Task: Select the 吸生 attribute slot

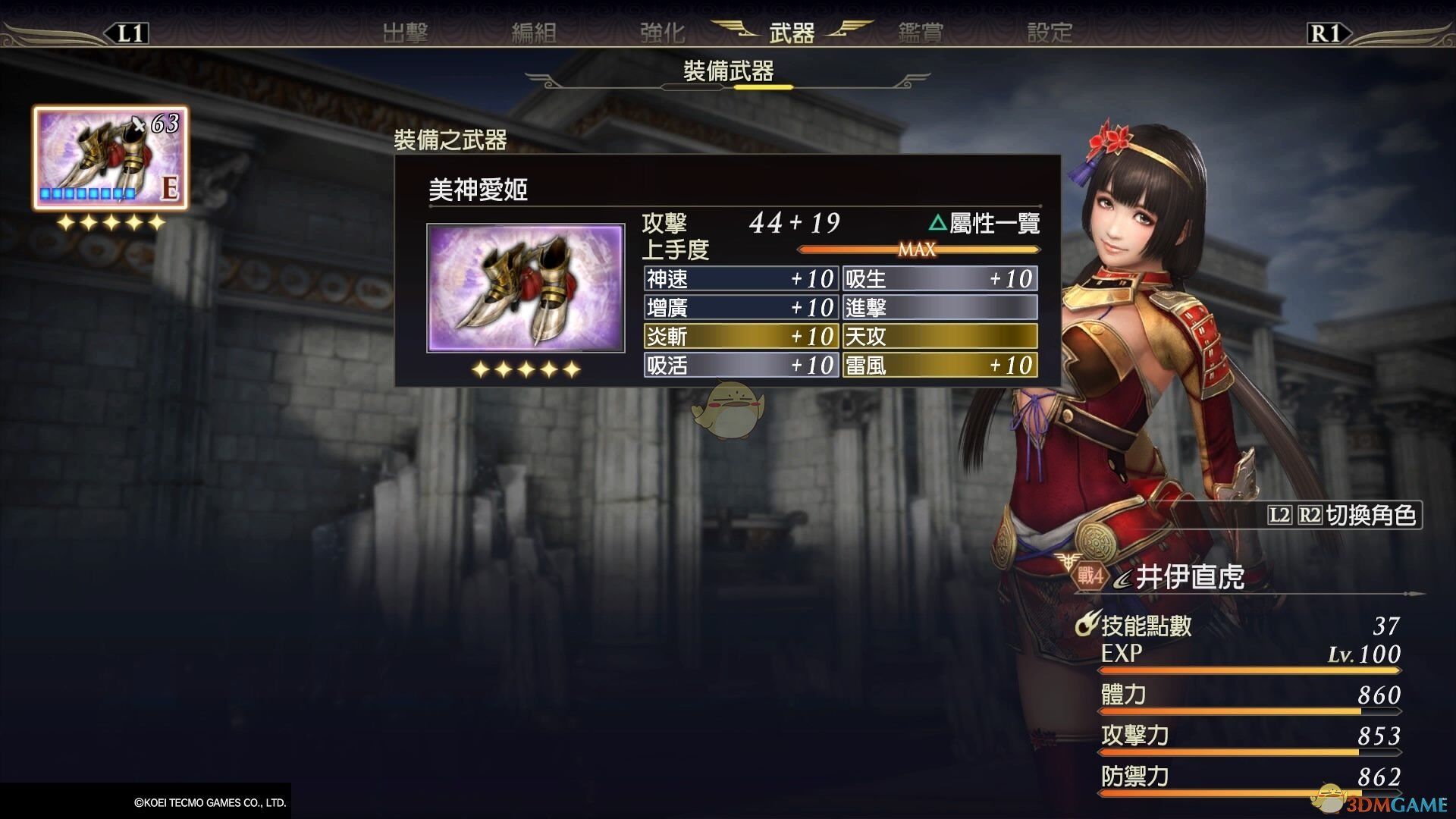Action: [x=940, y=279]
